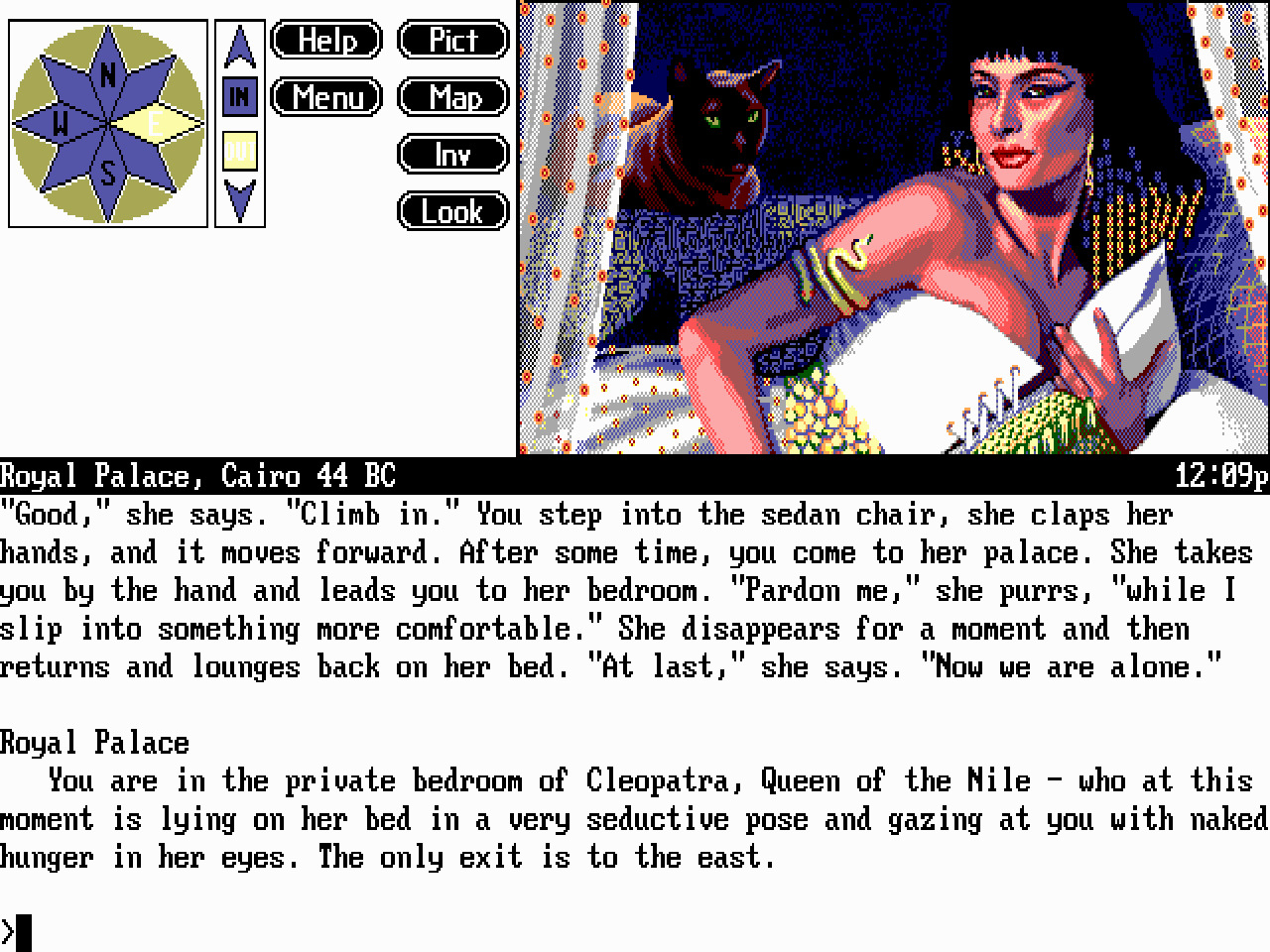Click the IN movement icon

[x=237, y=96]
